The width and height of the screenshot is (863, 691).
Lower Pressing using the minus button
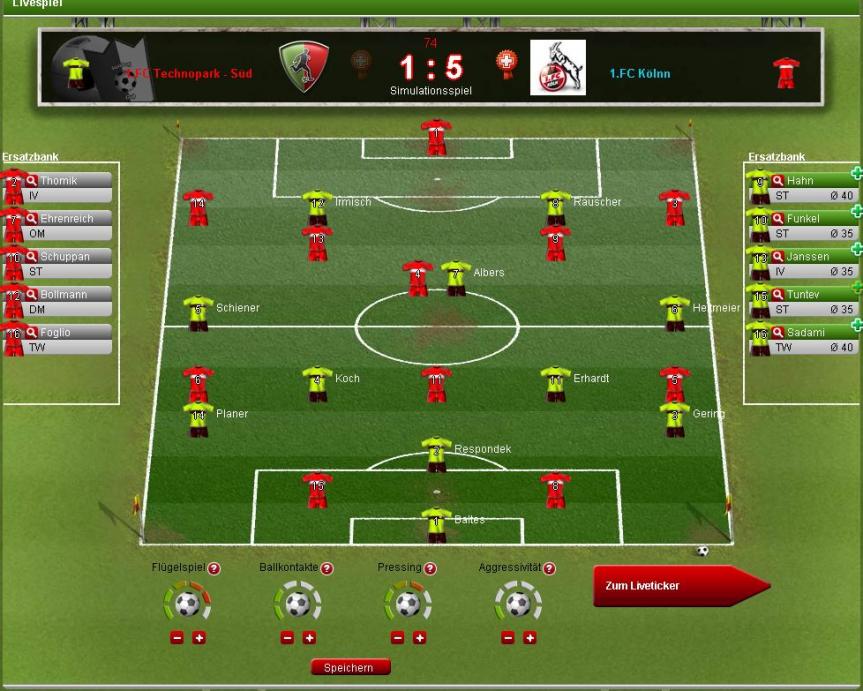[397, 638]
